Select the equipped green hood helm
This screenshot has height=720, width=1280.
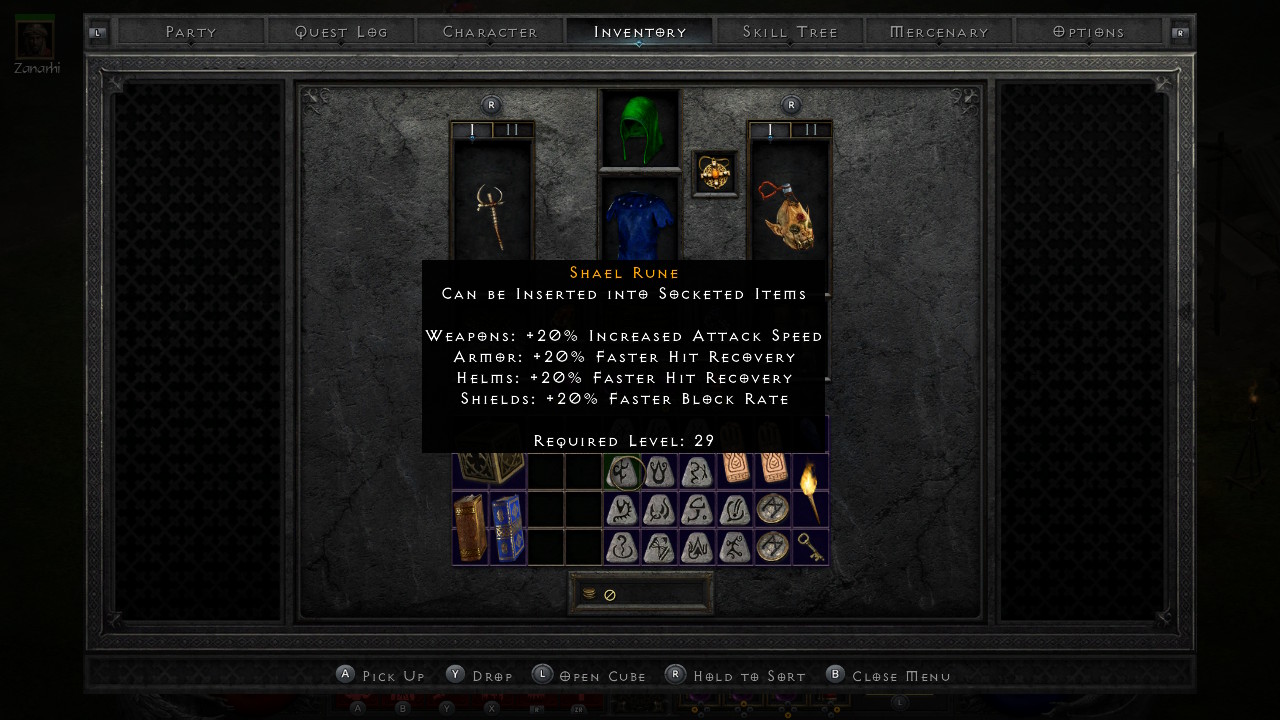pyautogui.click(x=639, y=128)
